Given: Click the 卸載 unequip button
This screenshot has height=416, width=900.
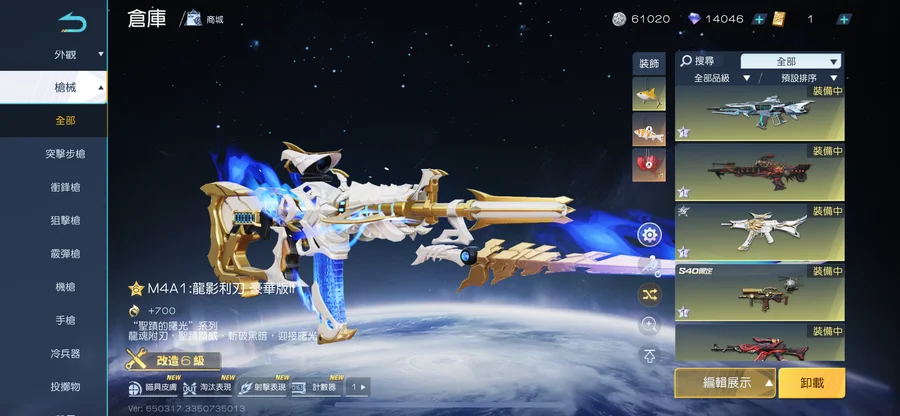Looking at the screenshot, I should coord(812,383).
